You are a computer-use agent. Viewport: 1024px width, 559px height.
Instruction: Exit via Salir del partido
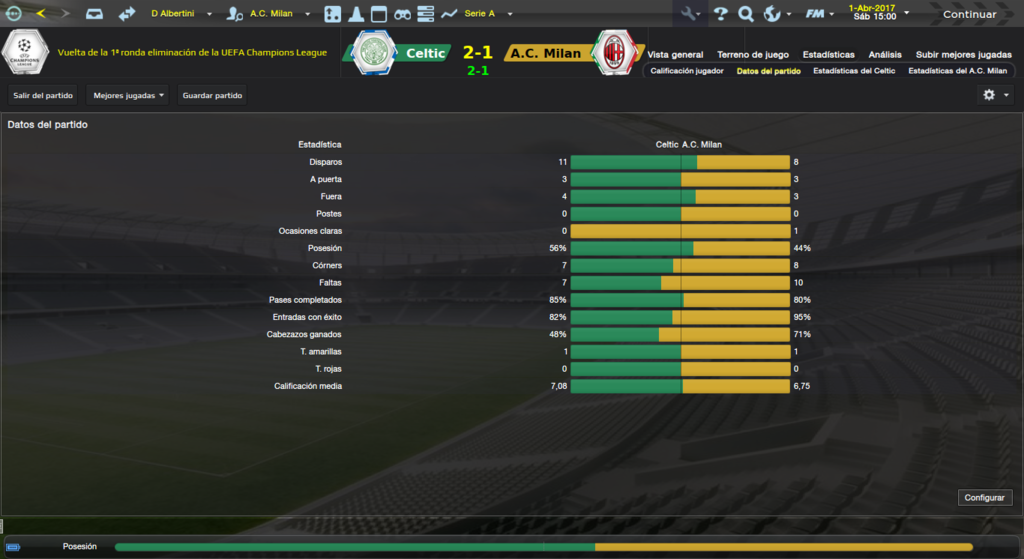click(43, 95)
